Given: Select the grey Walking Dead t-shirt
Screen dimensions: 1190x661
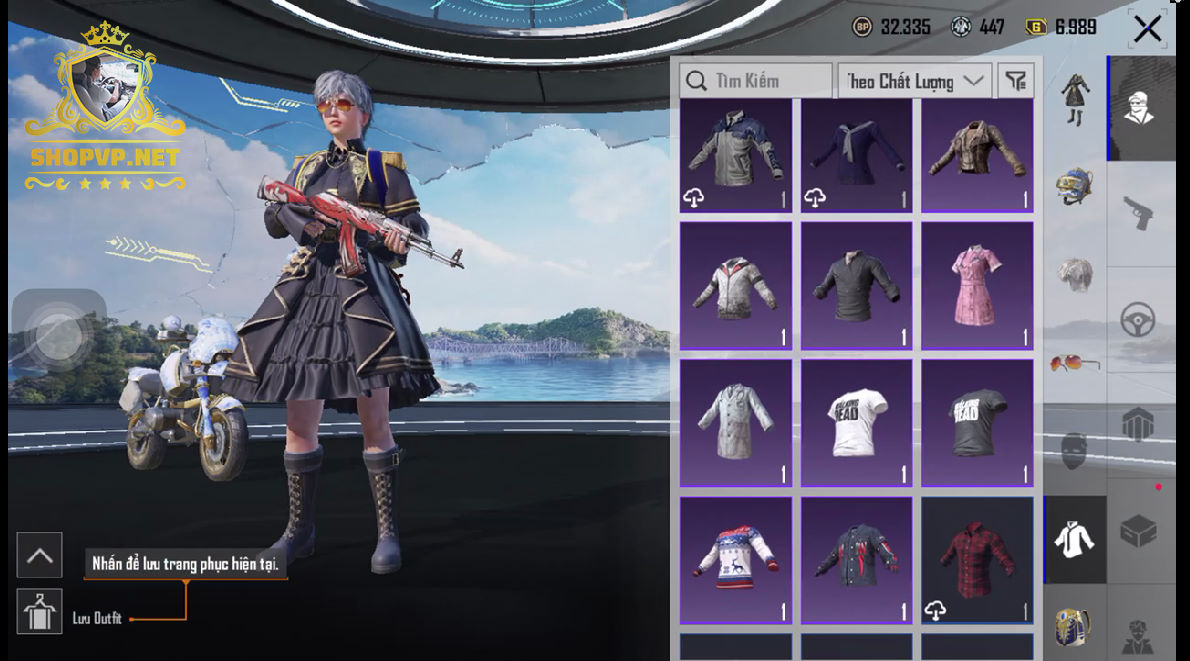Looking at the screenshot, I should 977,423.
